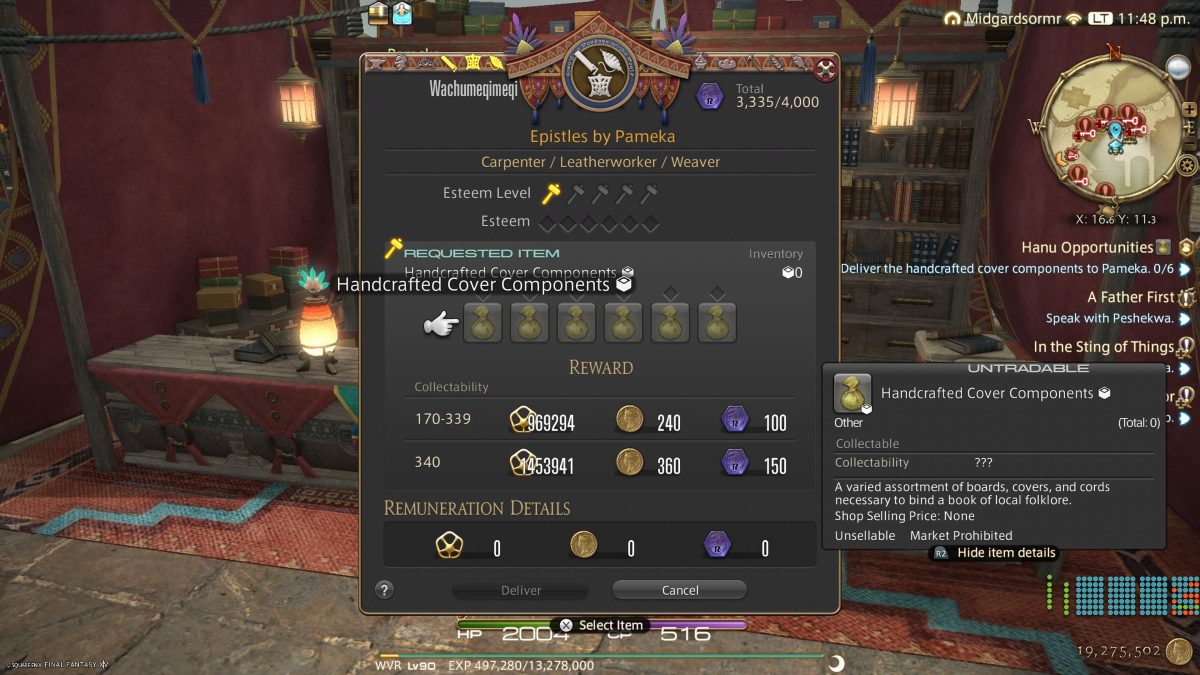This screenshot has height=675, width=1200.
Task: Open the help question mark button
Action: click(x=384, y=590)
